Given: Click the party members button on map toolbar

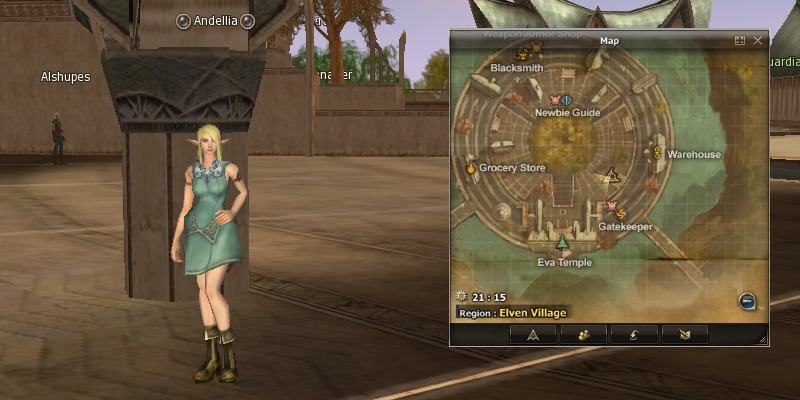Looking at the screenshot, I should (583, 335).
